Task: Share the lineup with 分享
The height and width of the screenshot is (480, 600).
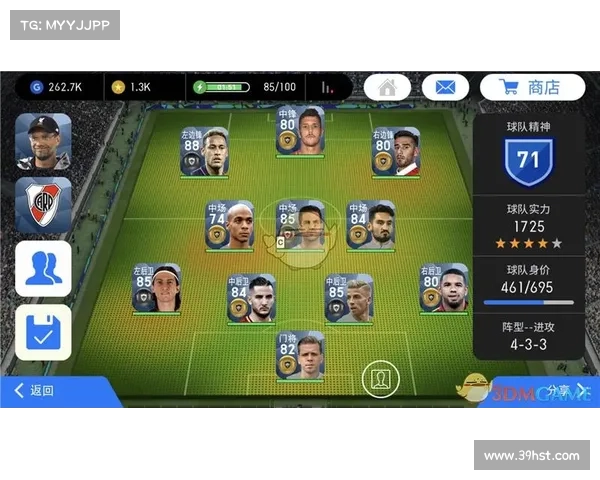Action: tap(560, 390)
